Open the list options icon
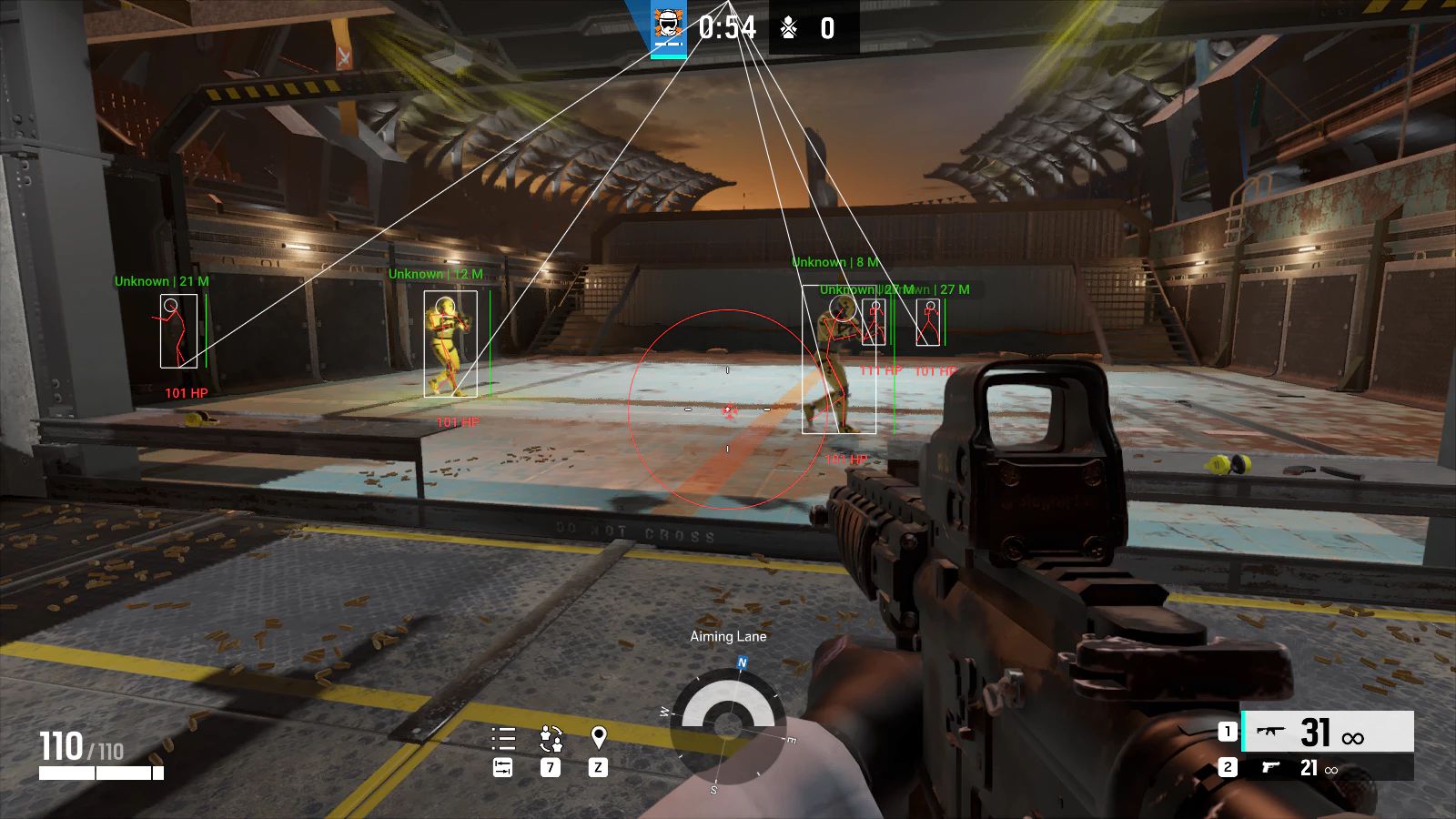The height and width of the screenshot is (819, 1456). click(503, 738)
